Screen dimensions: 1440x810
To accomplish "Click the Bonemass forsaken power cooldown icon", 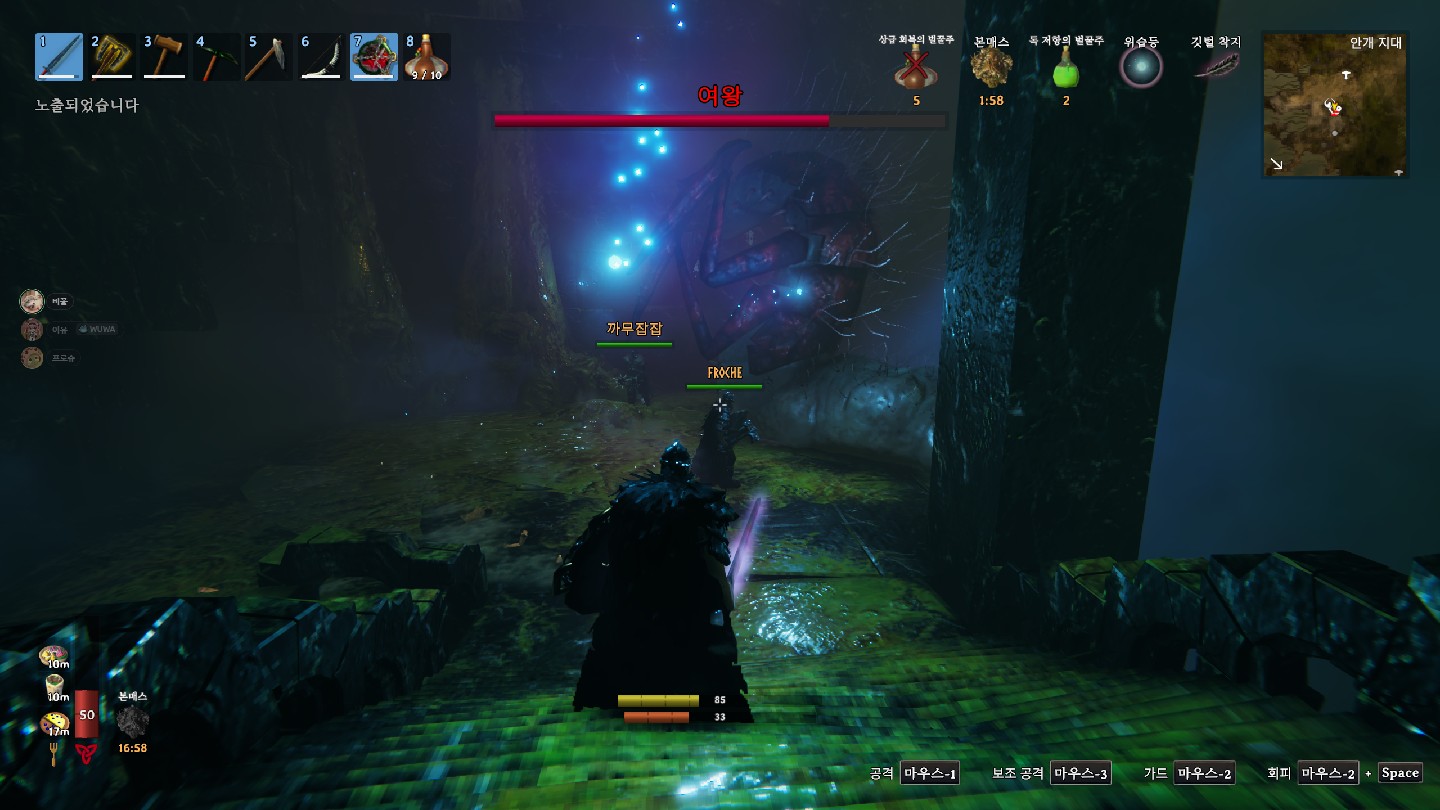I will [132, 721].
